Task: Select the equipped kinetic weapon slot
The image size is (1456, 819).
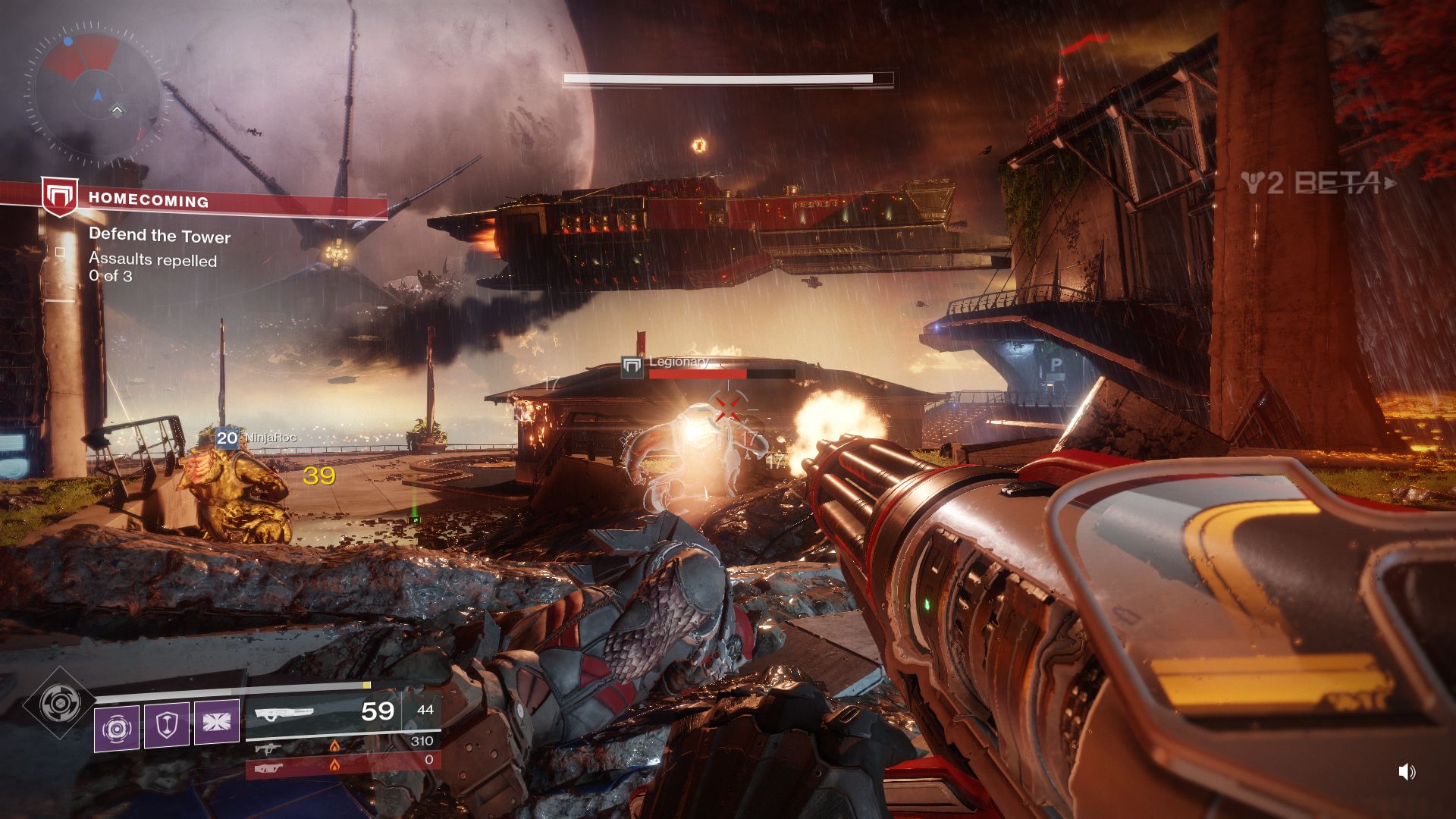Action: coord(325,712)
